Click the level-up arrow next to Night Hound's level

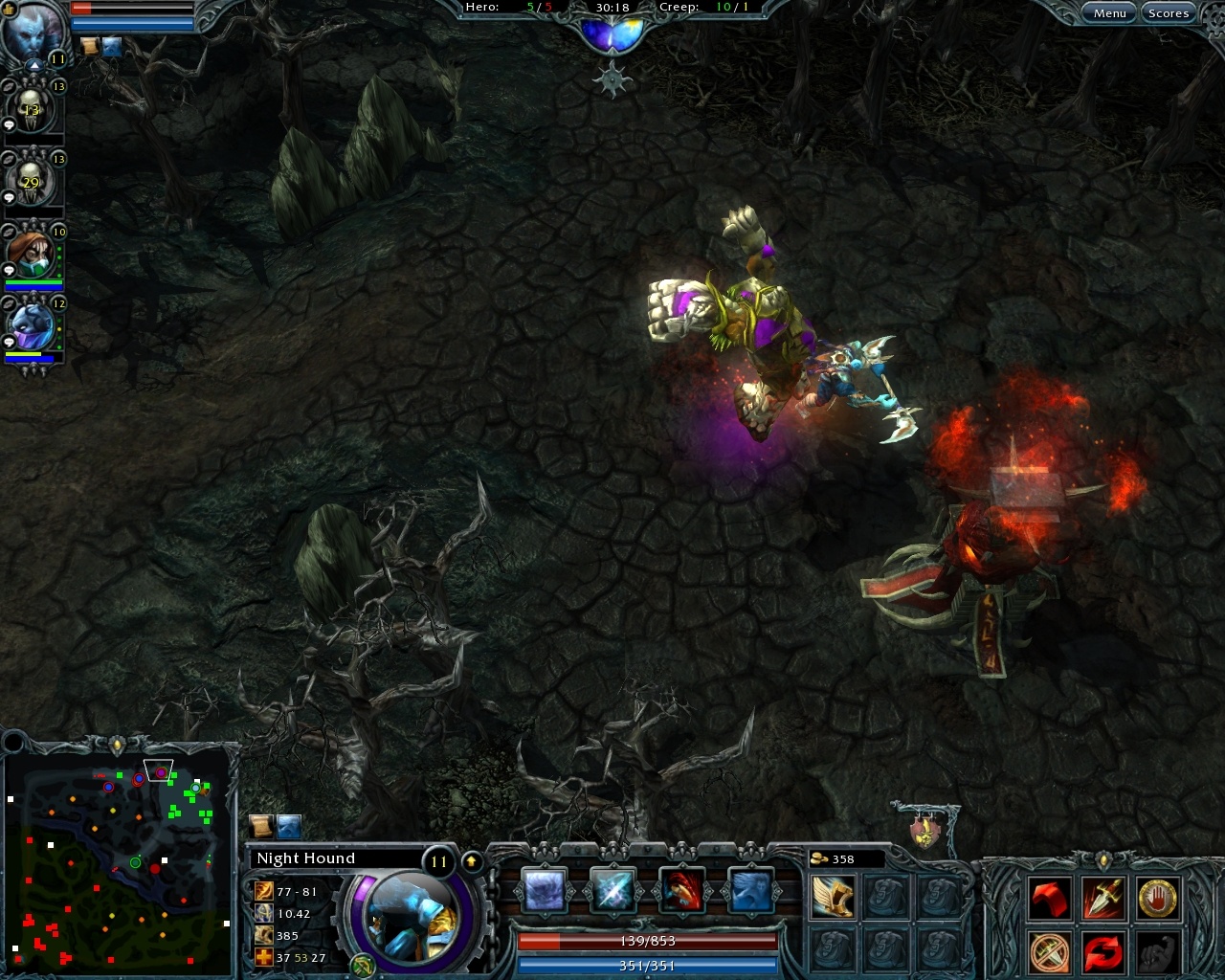(x=471, y=859)
